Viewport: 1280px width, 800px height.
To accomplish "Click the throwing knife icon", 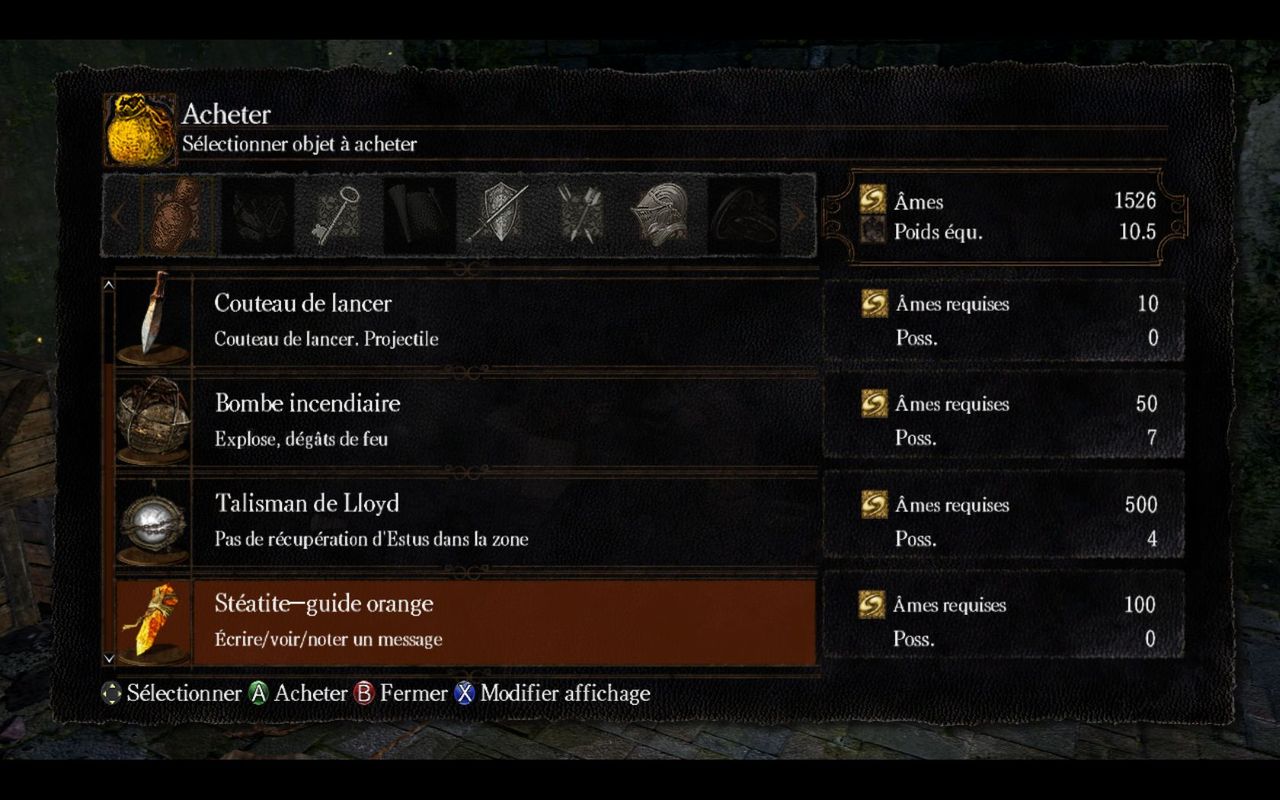I will point(153,317).
